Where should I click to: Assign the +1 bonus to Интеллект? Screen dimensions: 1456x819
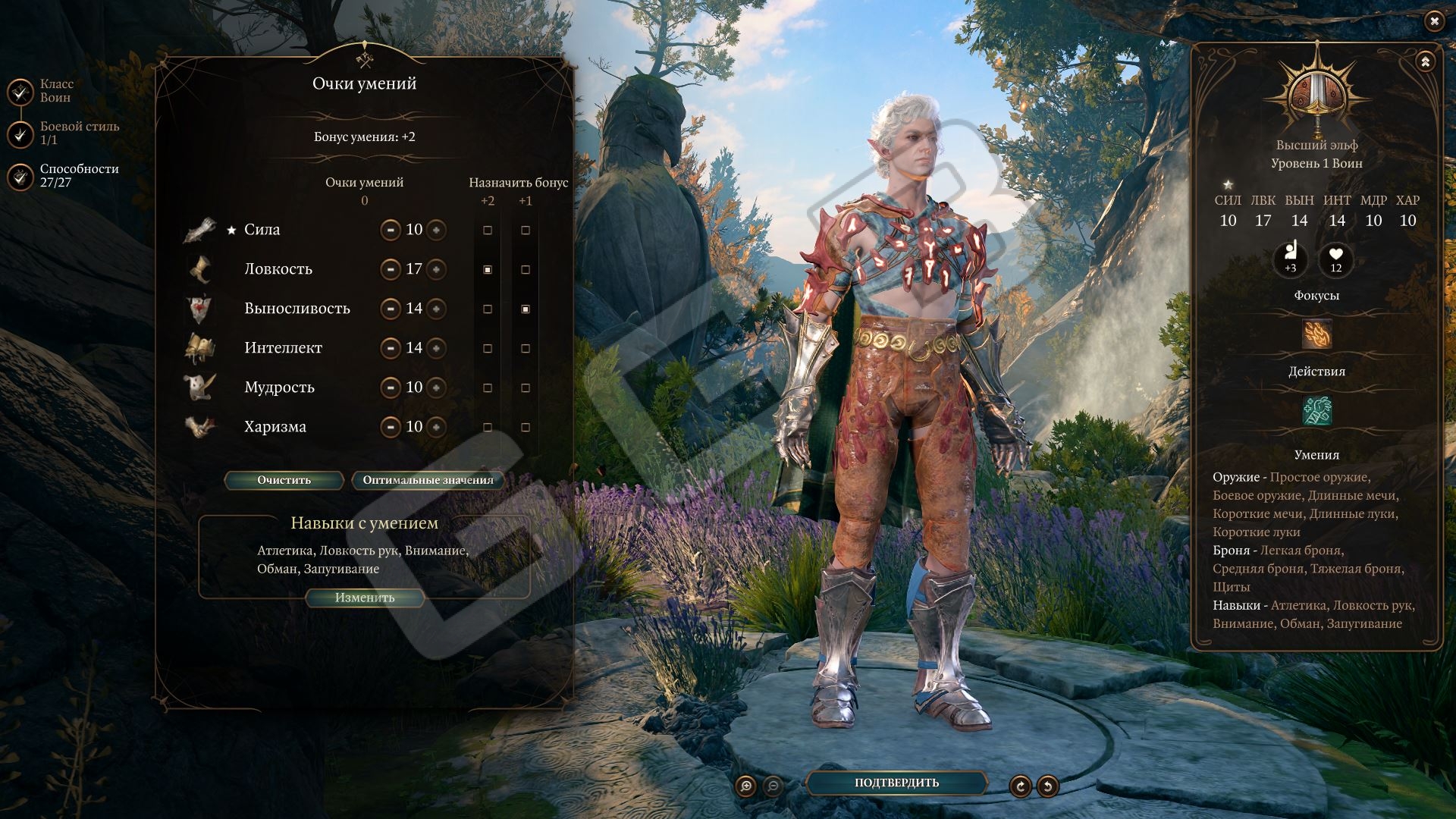tap(526, 348)
